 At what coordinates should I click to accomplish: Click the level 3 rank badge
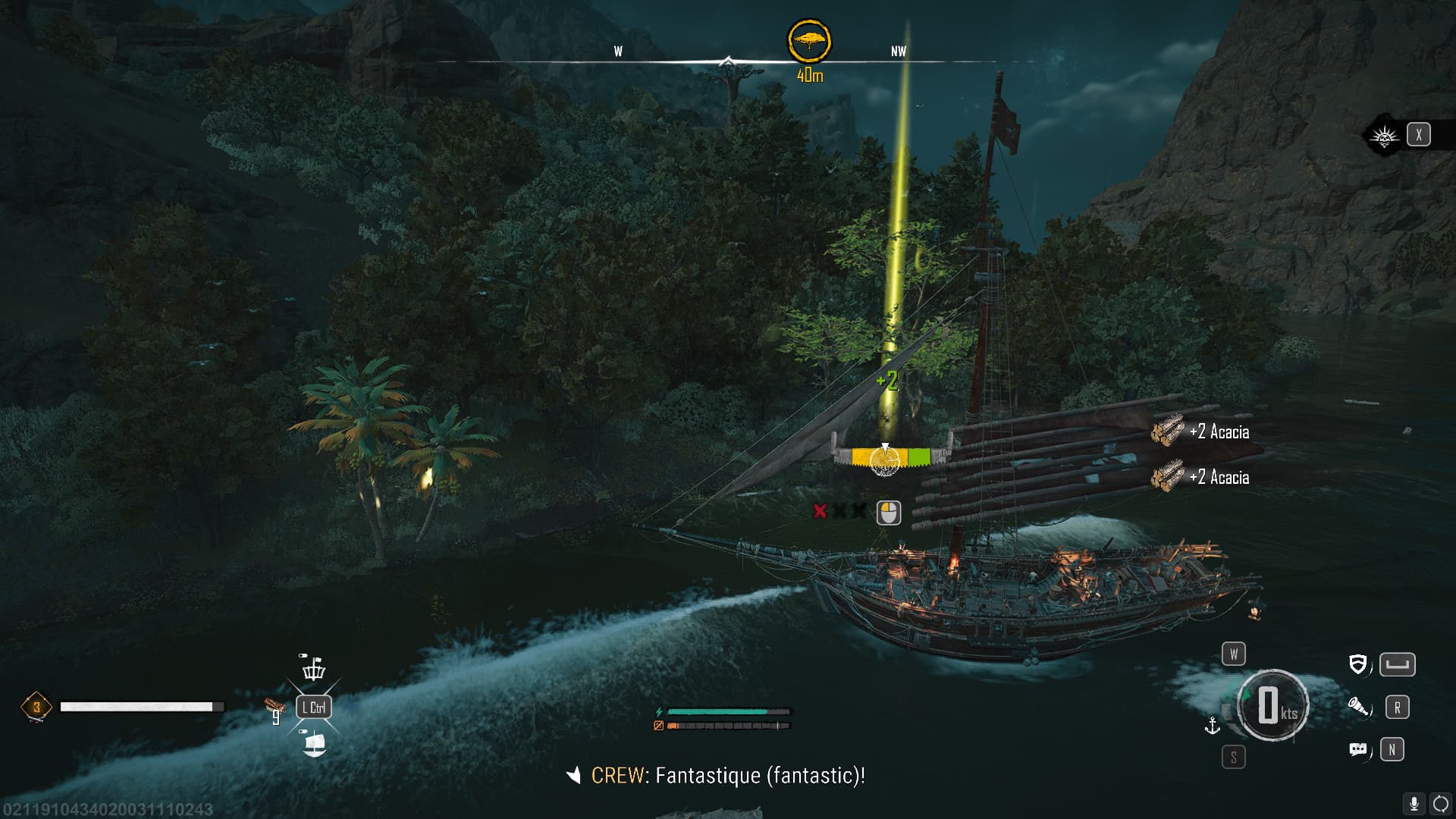pyautogui.click(x=36, y=708)
